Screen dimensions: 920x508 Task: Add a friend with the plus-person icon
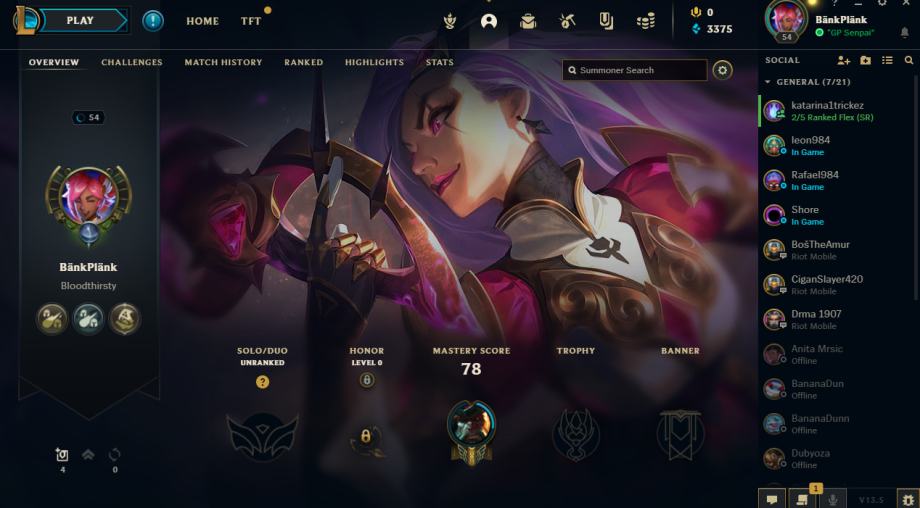(x=843, y=61)
